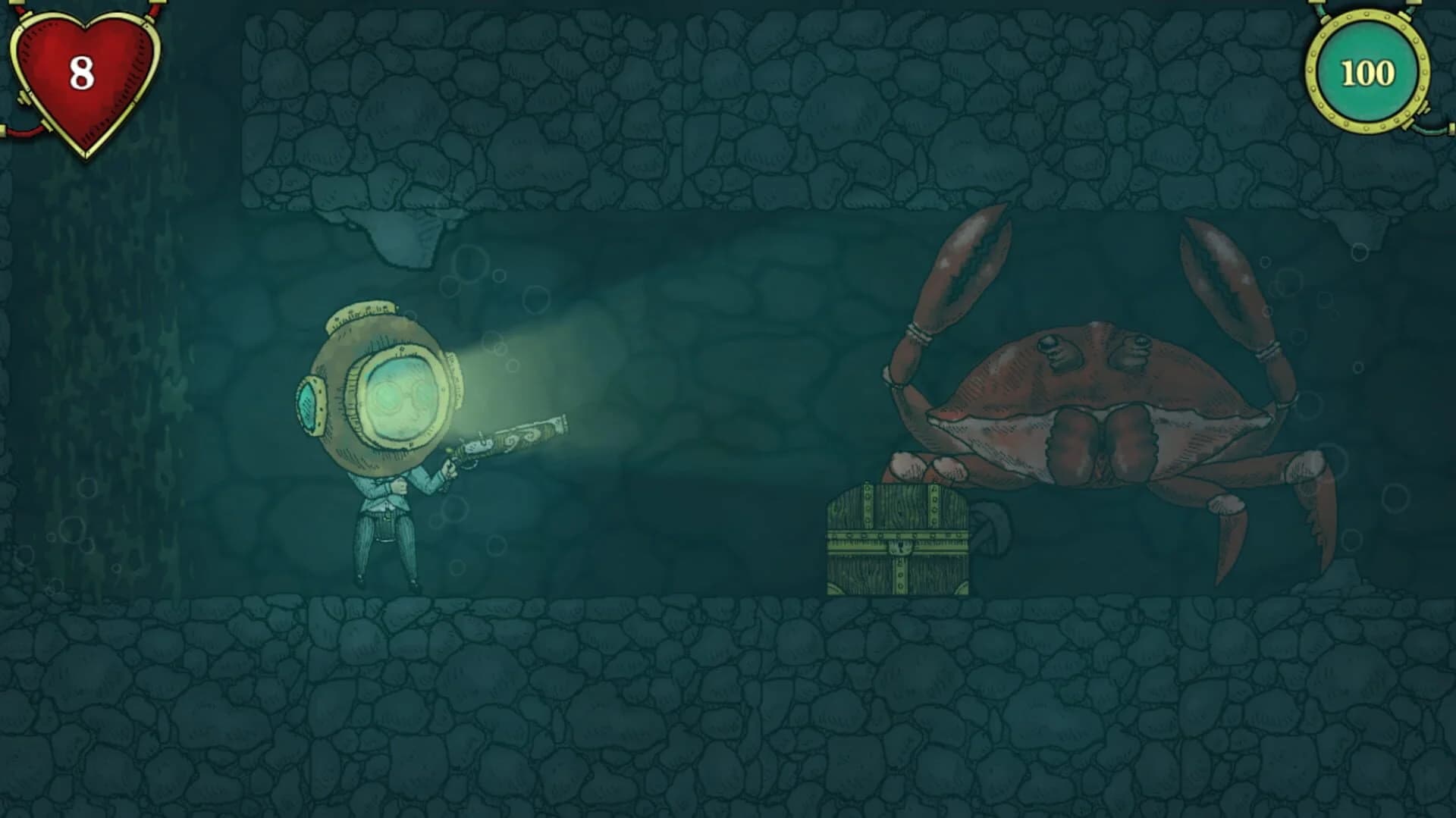Open the wooden treasure chest

899,538
